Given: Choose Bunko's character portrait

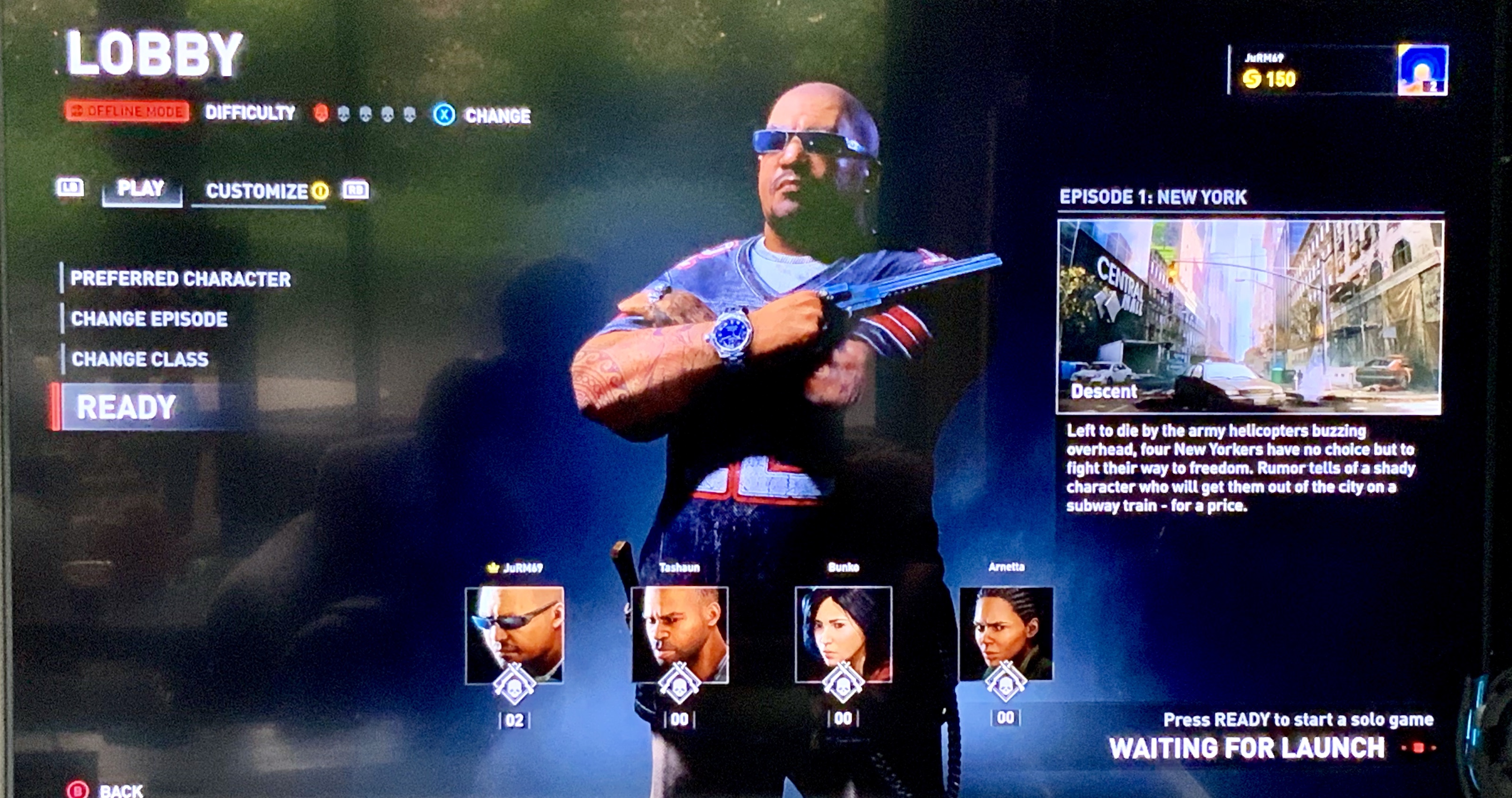Looking at the screenshot, I should click(x=843, y=635).
